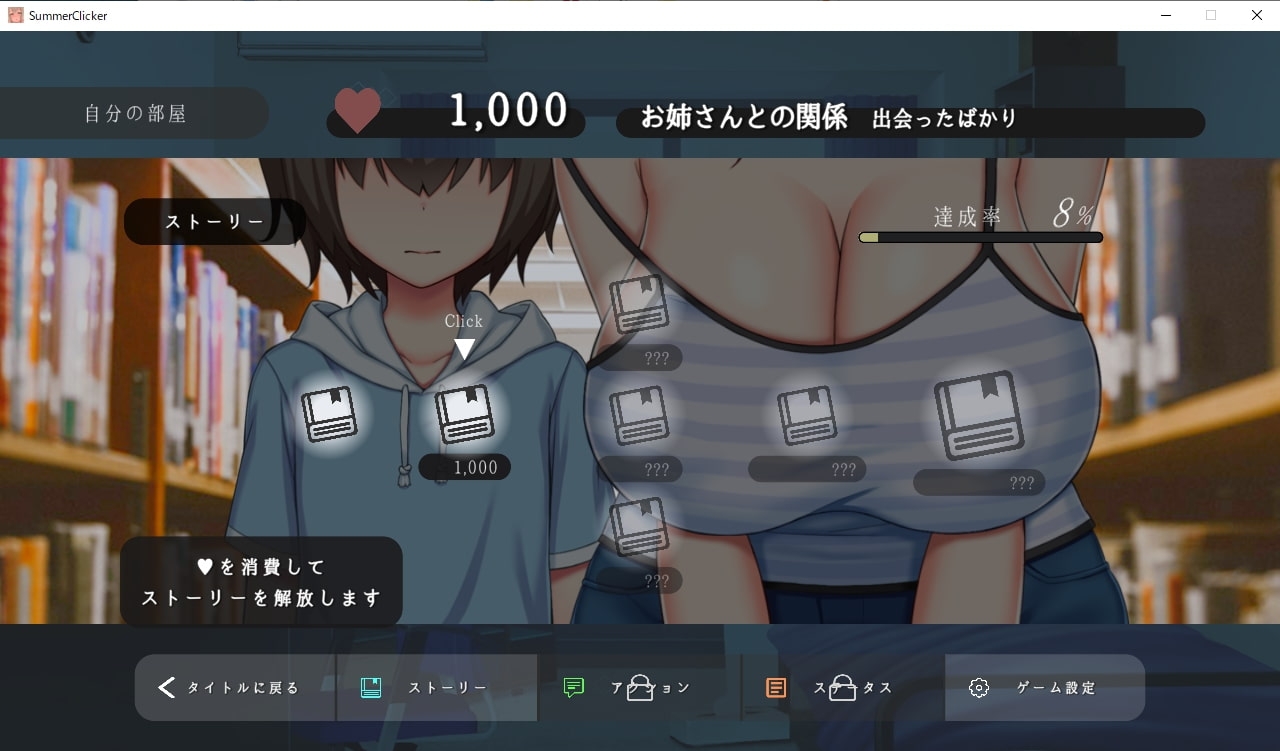Click the green speech bubble icon near アクション
1280x751 pixels.
pyautogui.click(x=573, y=687)
